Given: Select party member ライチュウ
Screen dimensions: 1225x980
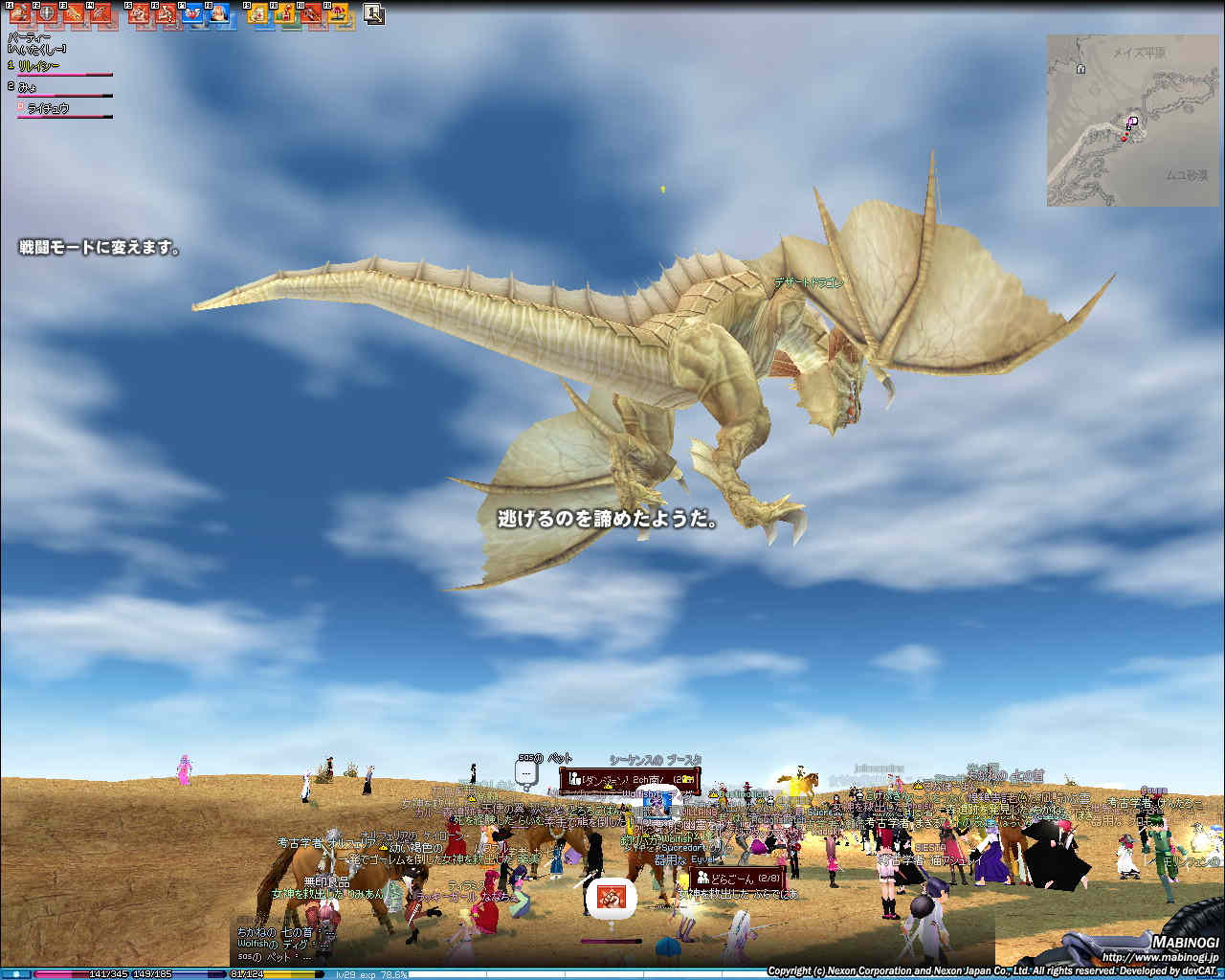Looking at the screenshot, I should (x=48, y=108).
